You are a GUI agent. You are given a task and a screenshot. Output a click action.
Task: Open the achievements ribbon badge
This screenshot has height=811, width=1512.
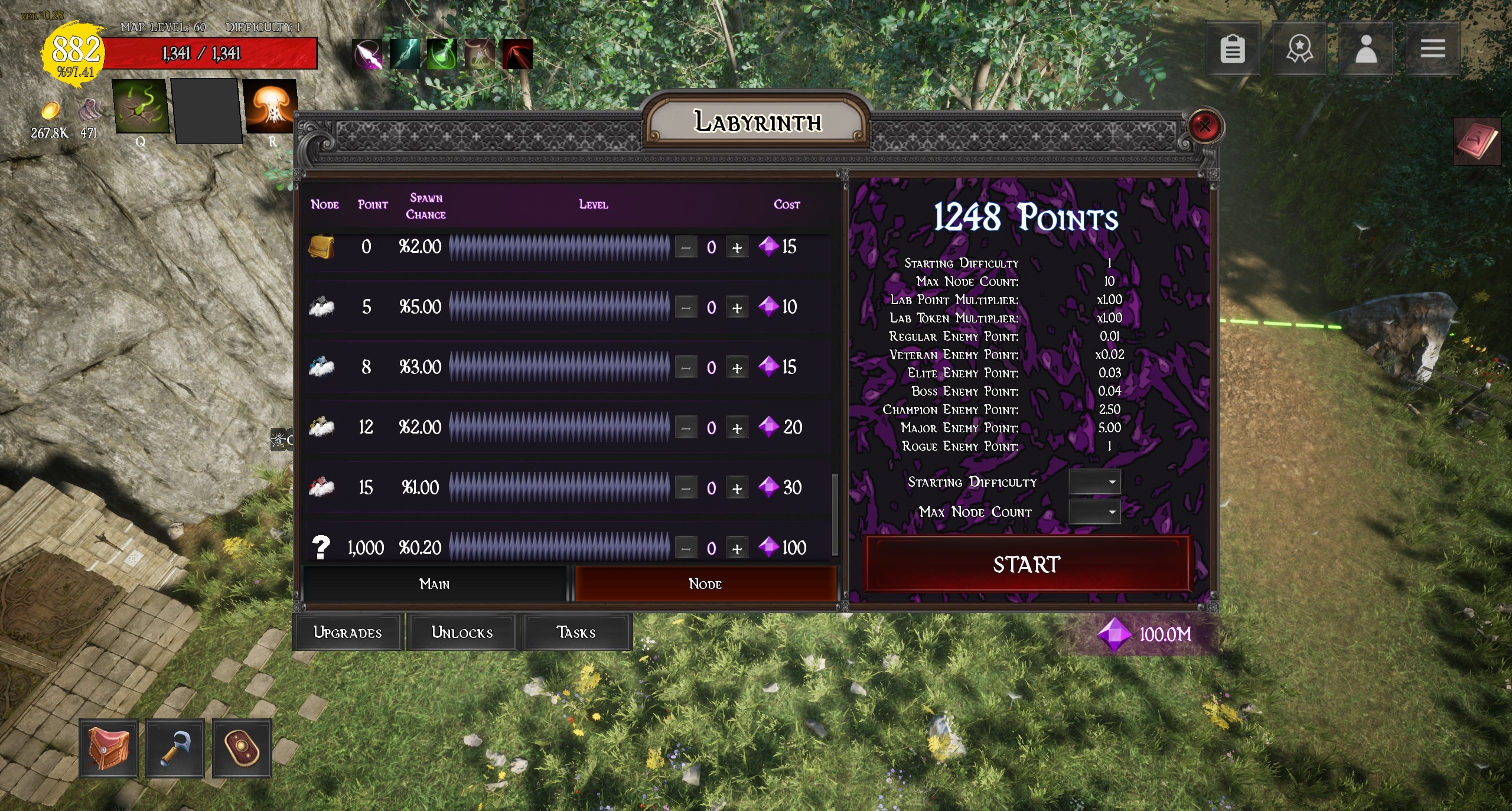[1299, 48]
